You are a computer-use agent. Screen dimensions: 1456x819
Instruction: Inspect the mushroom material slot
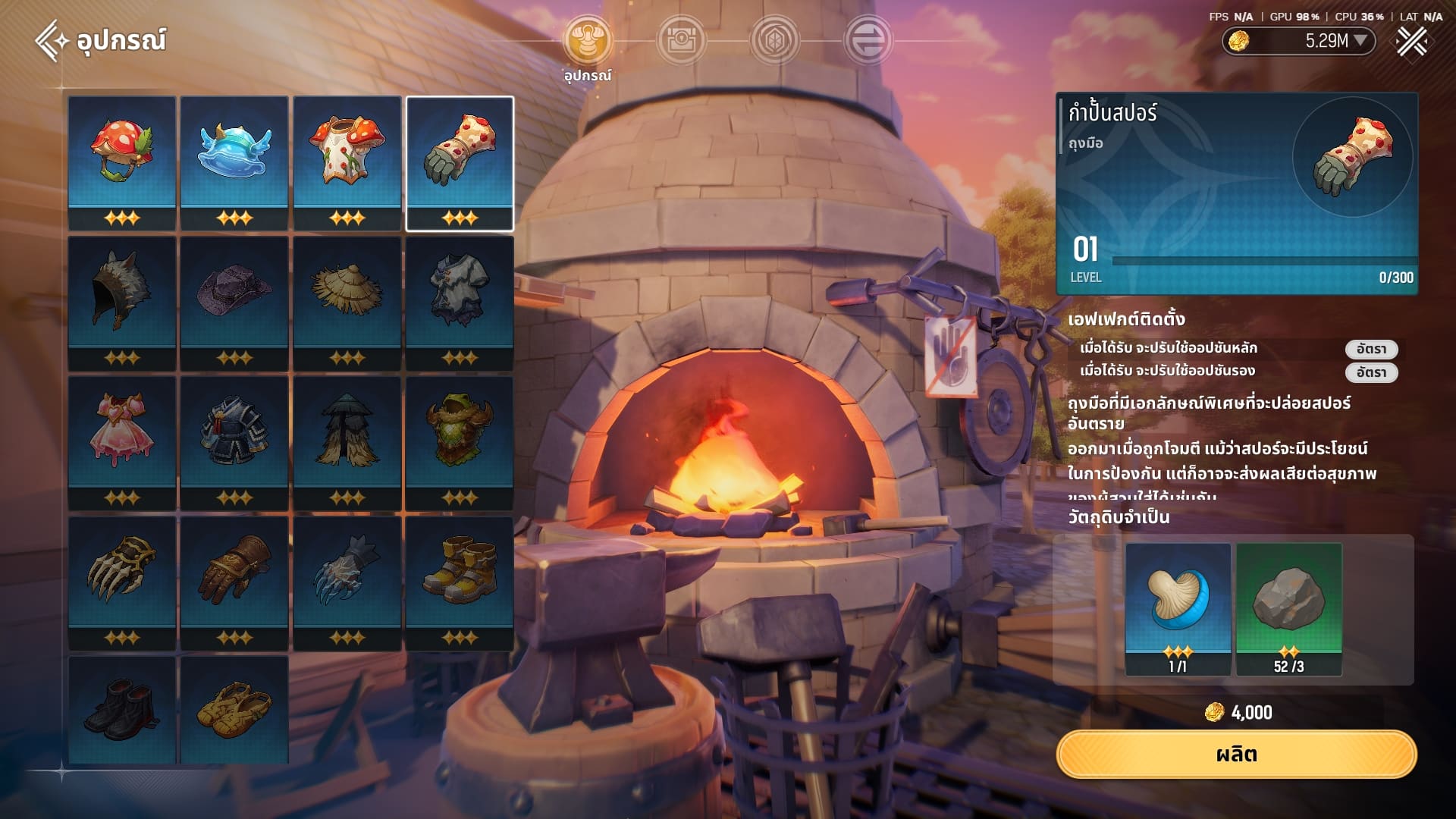(1178, 608)
